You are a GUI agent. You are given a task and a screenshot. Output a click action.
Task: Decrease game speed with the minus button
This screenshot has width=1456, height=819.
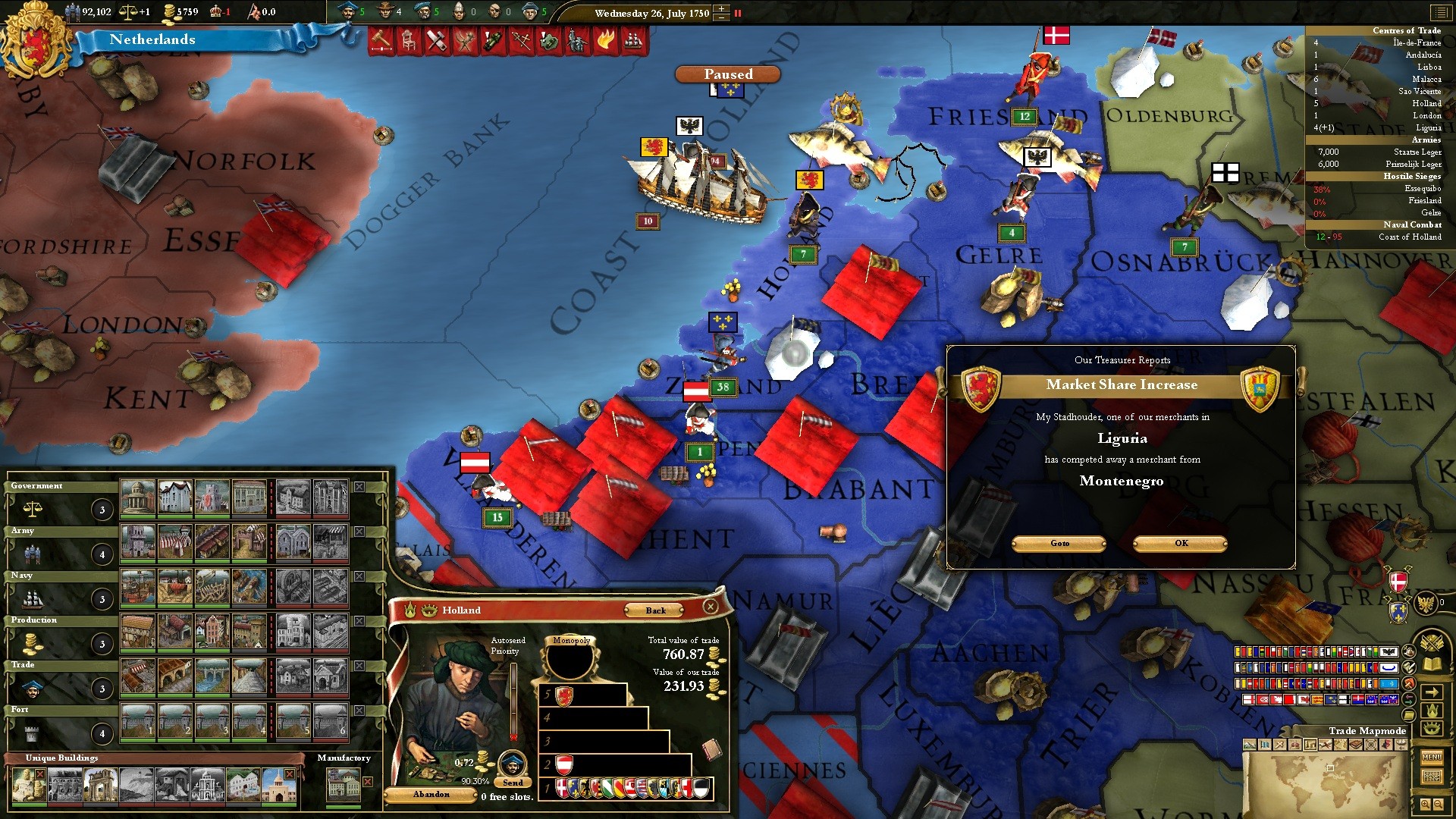click(x=721, y=17)
